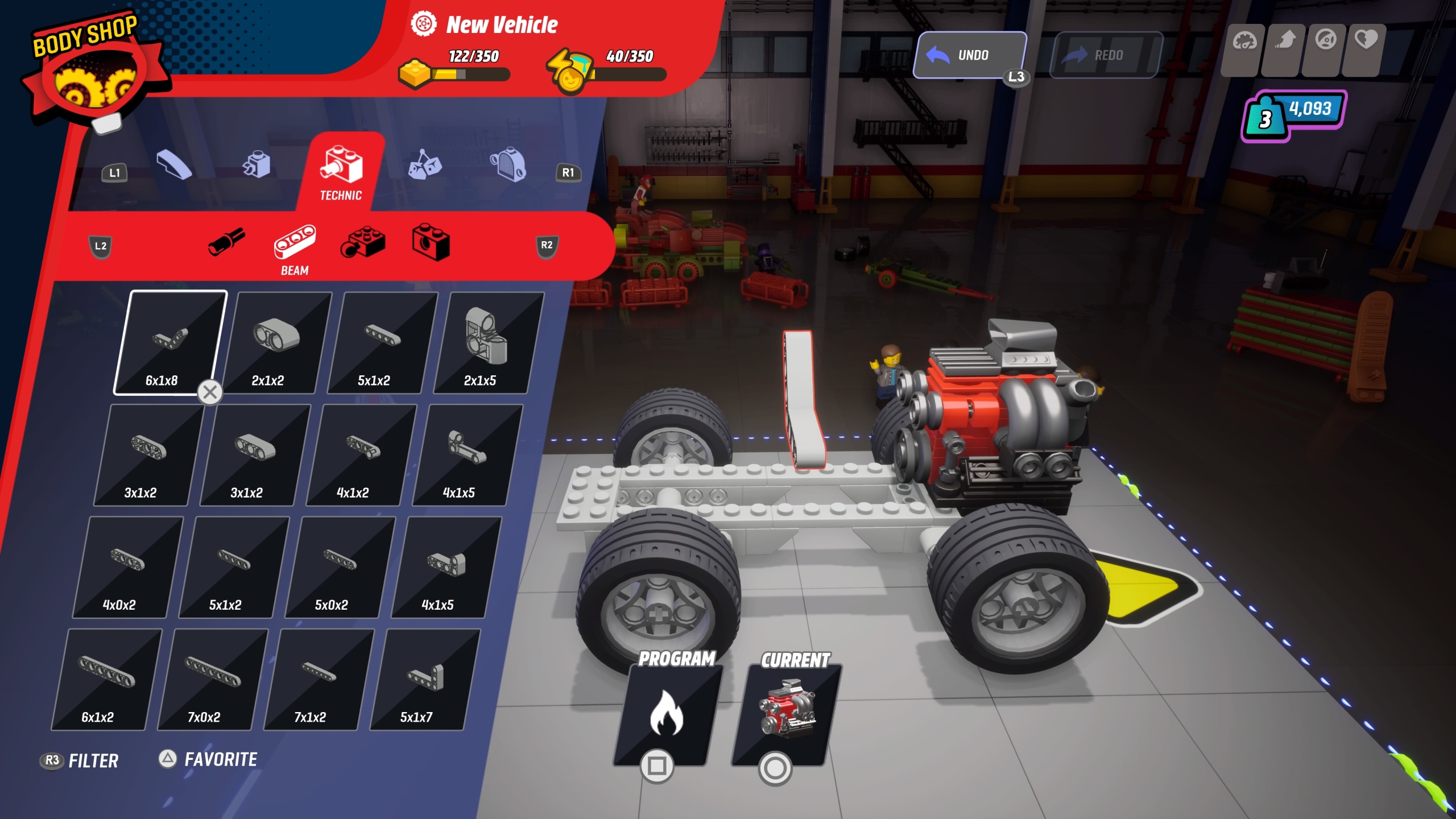Select the 5x1x7 L-shaped beam tile
This screenshot has width=1456, height=819.
[424, 679]
